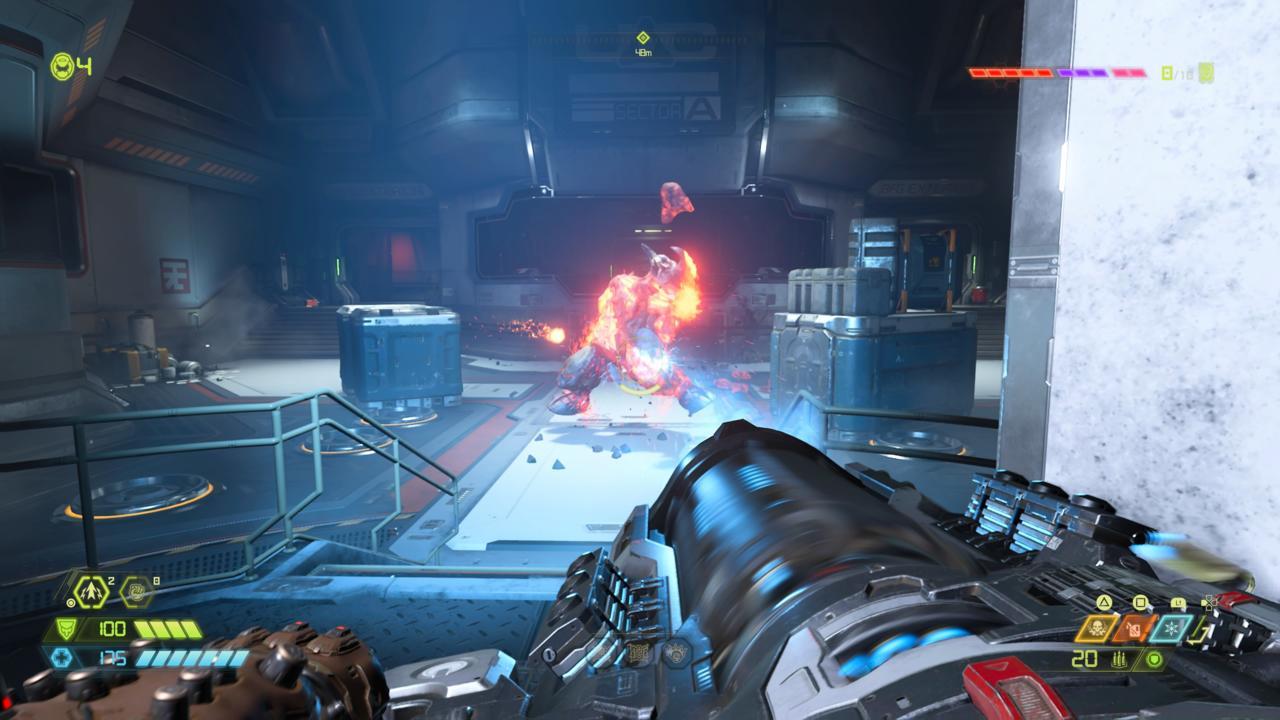Expand the 48m waypoint marker
This screenshot has width=1280, height=720.
click(644, 40)
